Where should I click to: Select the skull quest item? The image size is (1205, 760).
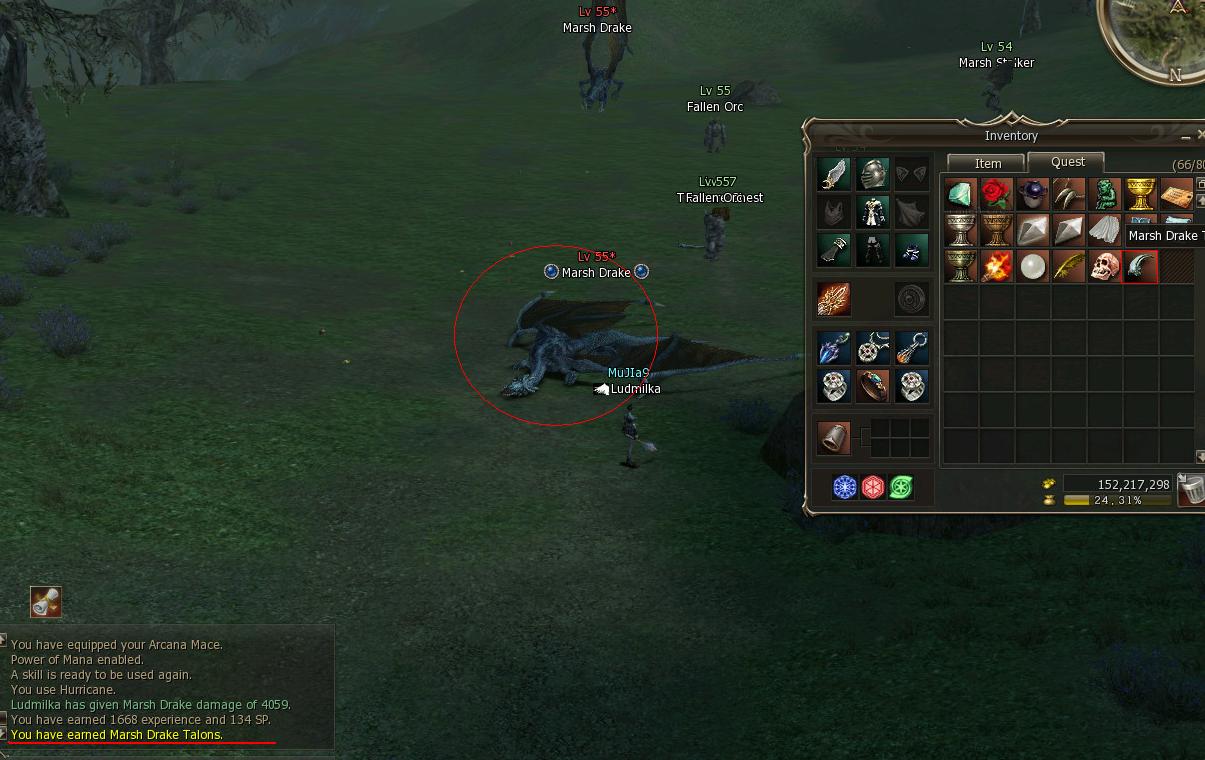coord(1104,267)
